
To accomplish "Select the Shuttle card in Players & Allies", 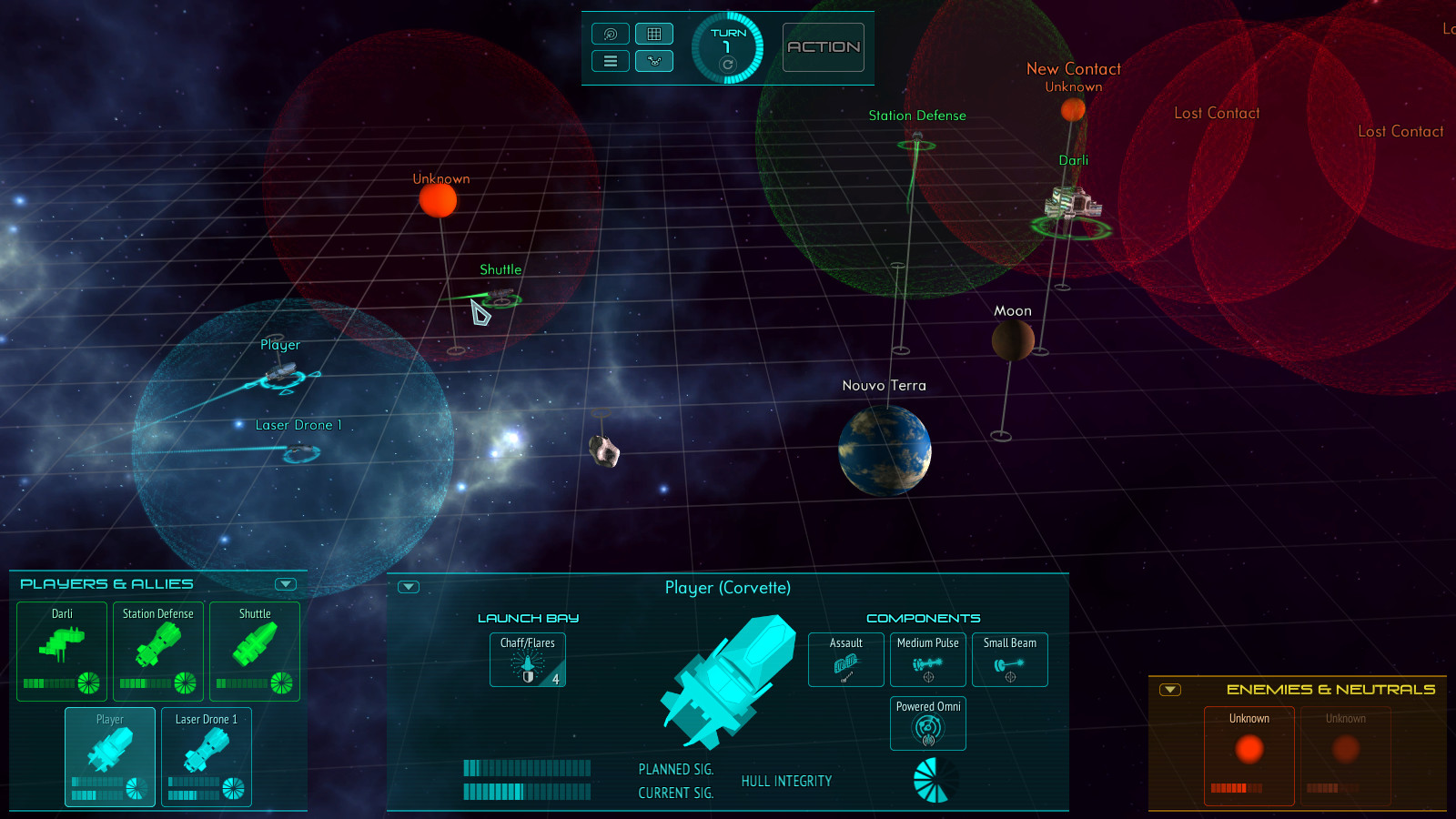I will point(254,651).
